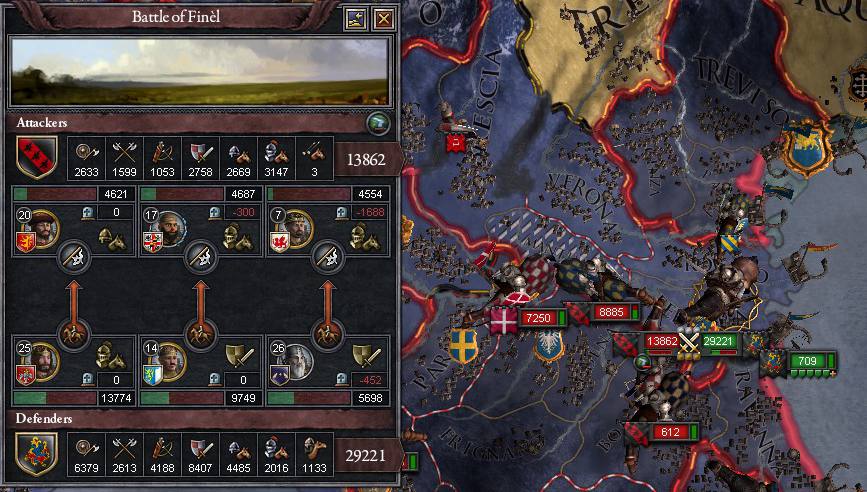This screenshot has height=492, width=867.
Task: Click the small red siege flag marker
Action: 456,142
